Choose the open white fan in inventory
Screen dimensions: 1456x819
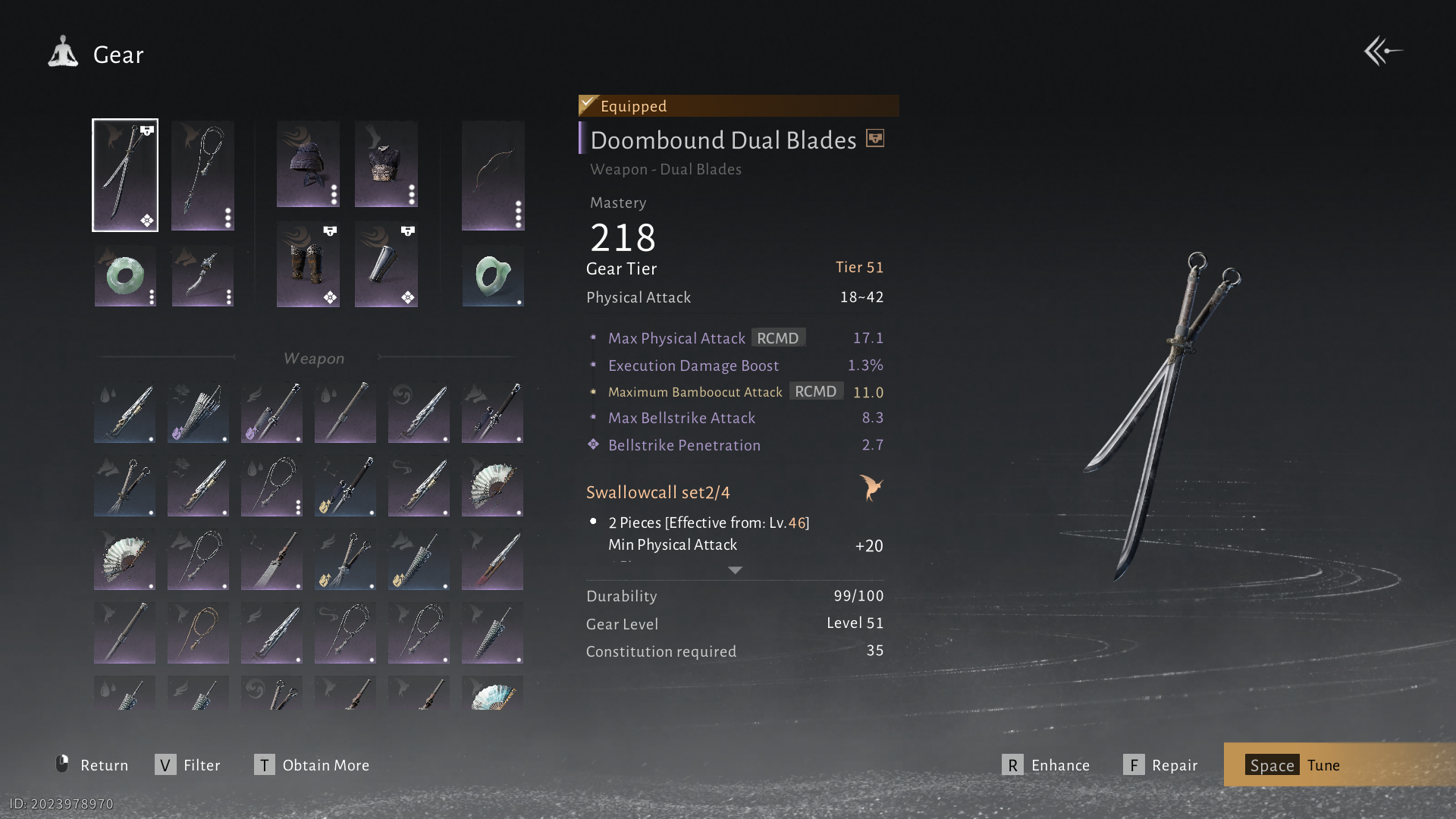click(492, 486)
